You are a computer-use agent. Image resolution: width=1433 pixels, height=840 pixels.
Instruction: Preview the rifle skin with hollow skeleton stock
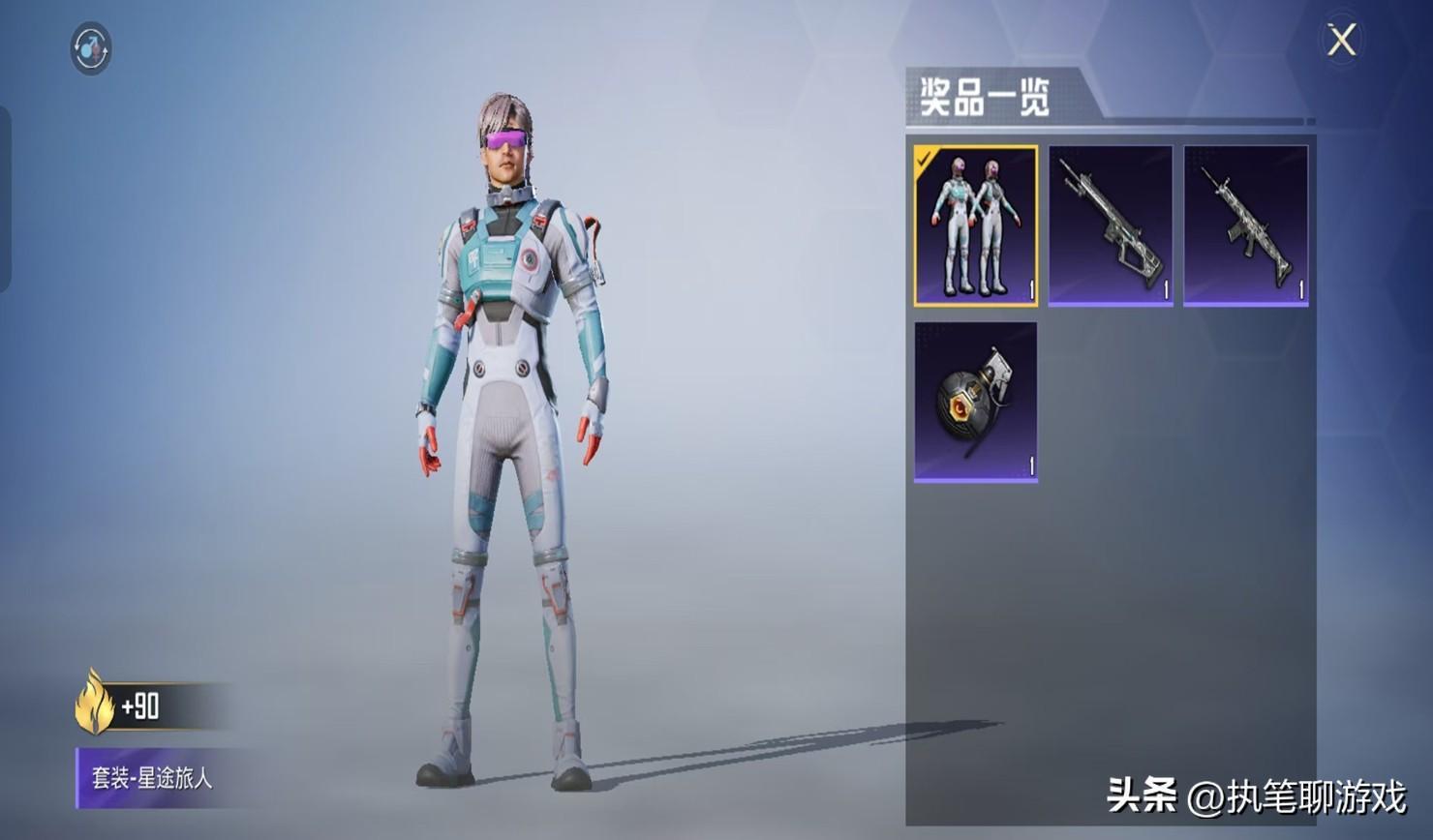tap(1111, 225)
